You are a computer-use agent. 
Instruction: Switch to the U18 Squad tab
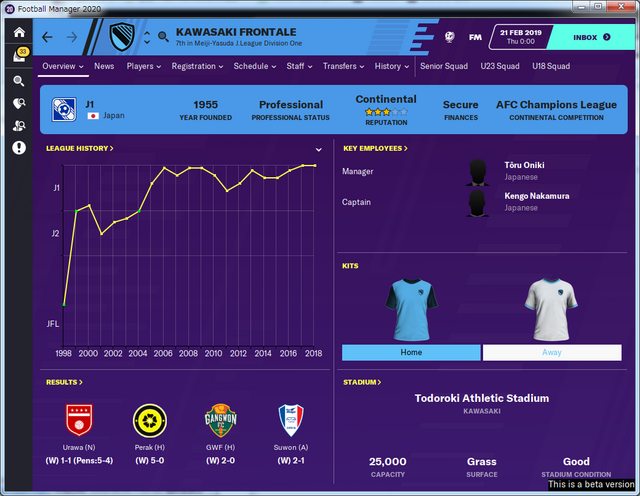[x=551, y=66]
